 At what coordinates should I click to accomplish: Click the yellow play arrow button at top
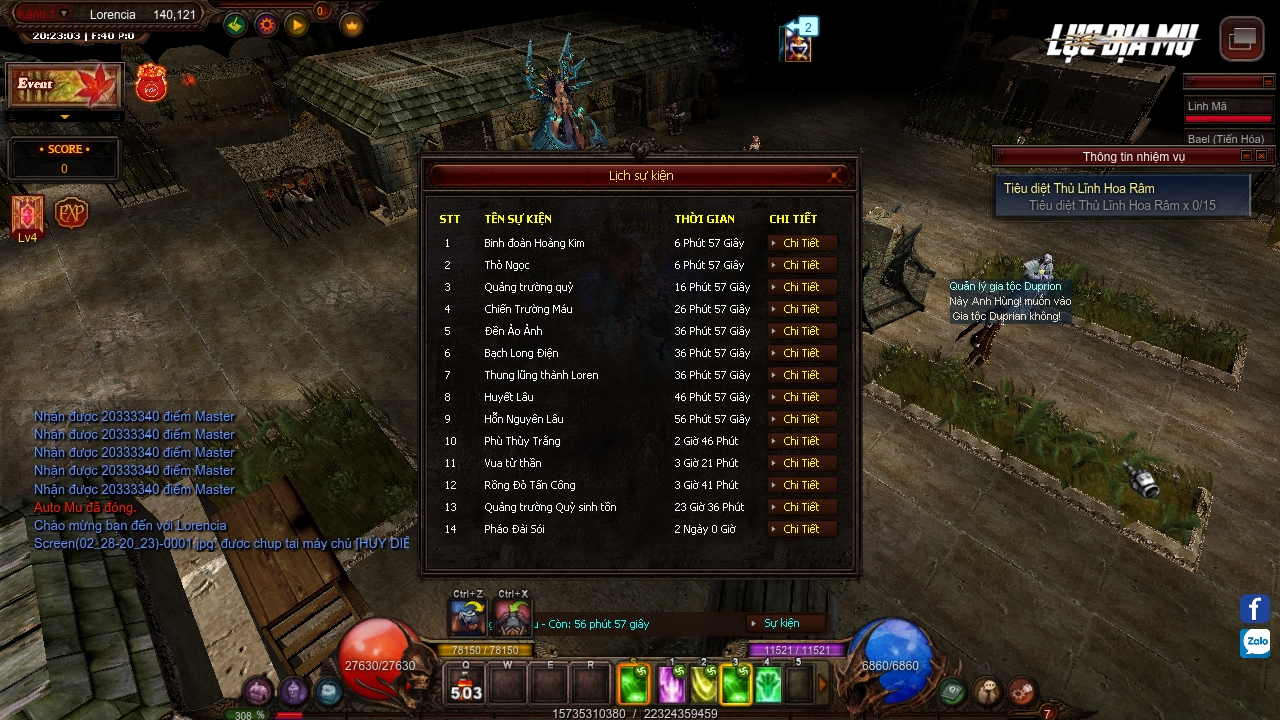(297, 25)
